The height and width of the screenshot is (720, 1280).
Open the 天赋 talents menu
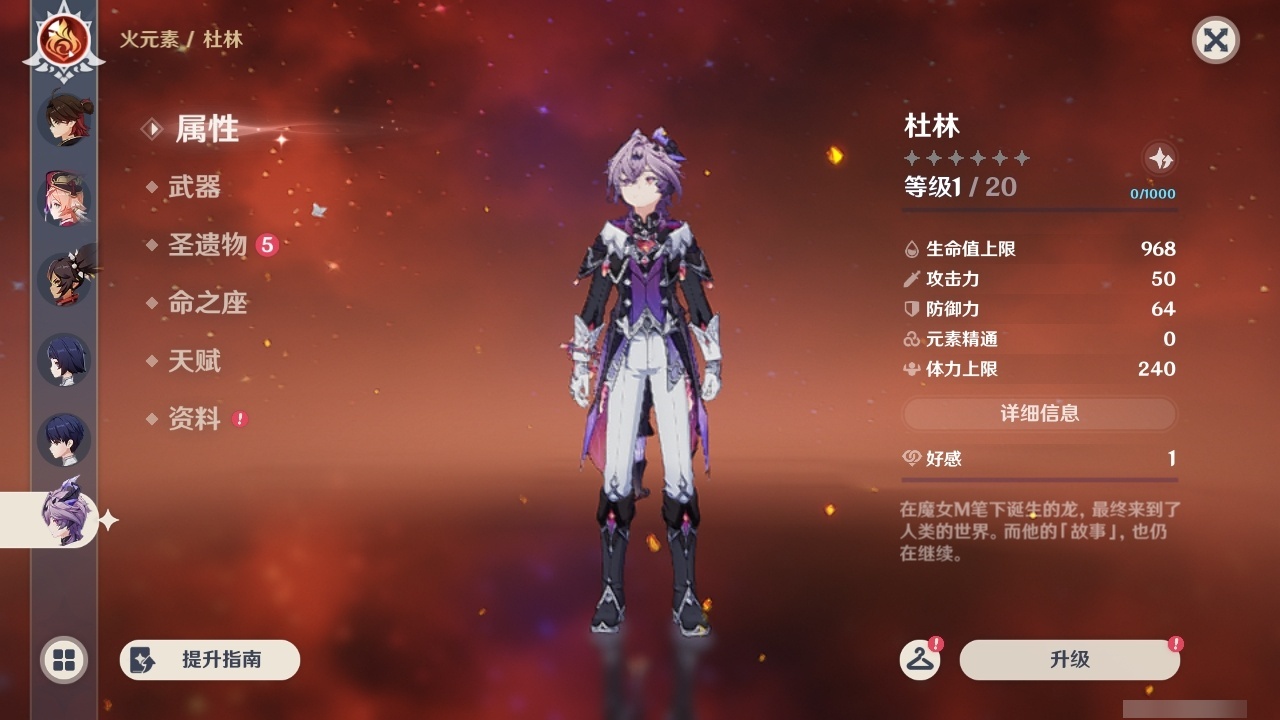pyautogui.click(x=196, y=362)
